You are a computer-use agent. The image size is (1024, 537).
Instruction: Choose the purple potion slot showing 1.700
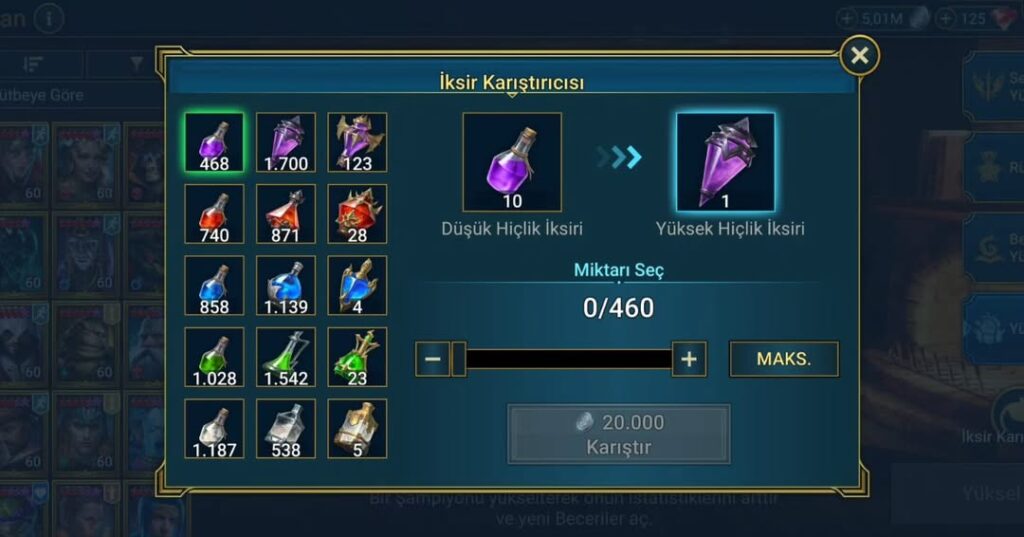point(286,142)
